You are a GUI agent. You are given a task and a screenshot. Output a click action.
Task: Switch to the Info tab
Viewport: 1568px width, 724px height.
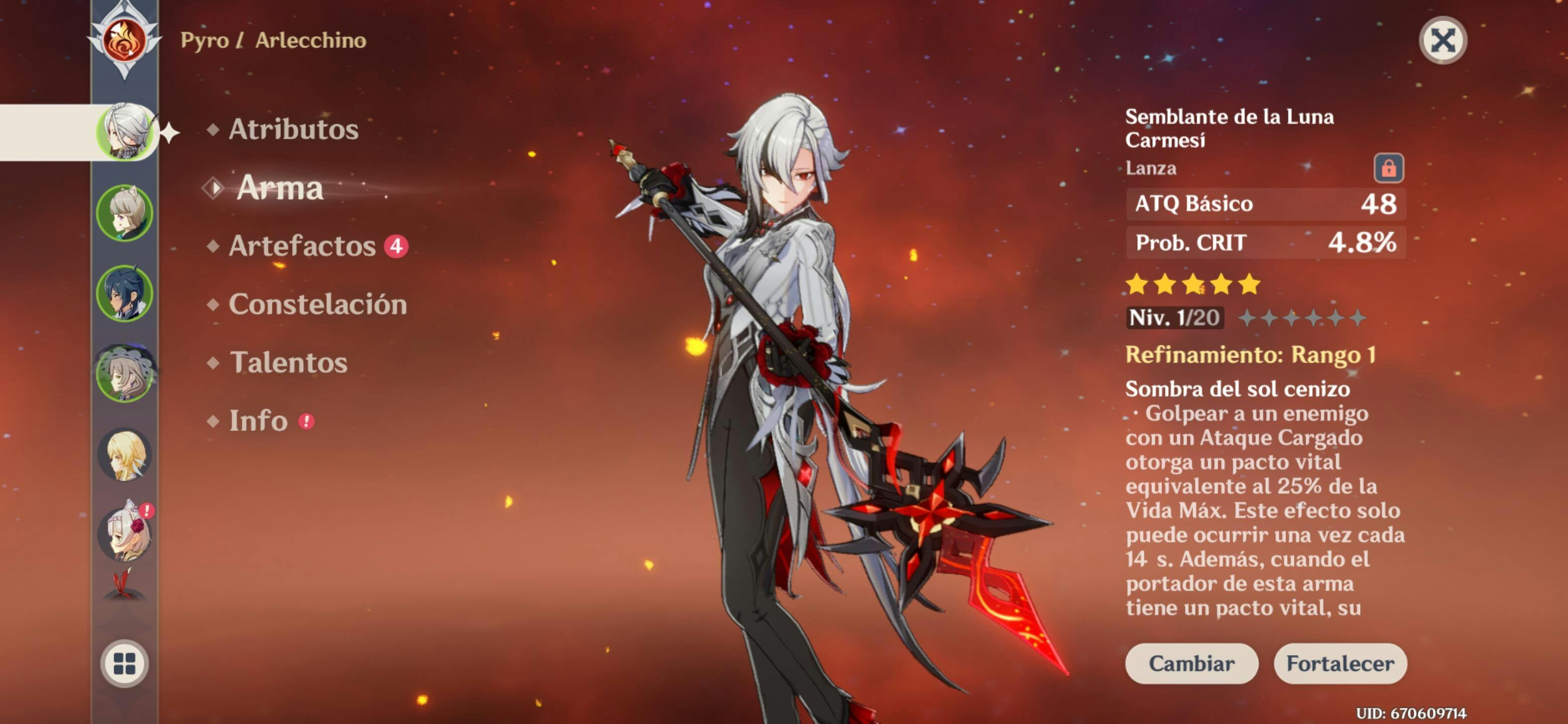pos(260,421)
